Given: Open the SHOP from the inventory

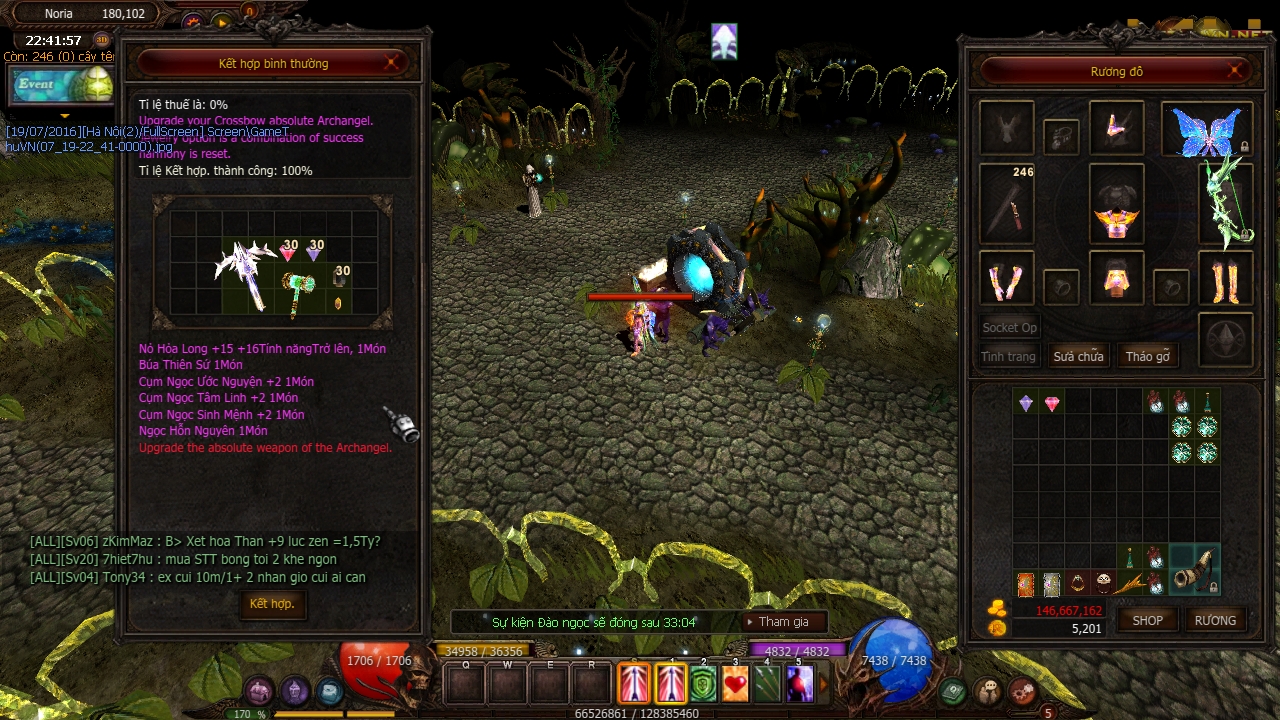Looking at the screenshot, I should [1147, 620].
